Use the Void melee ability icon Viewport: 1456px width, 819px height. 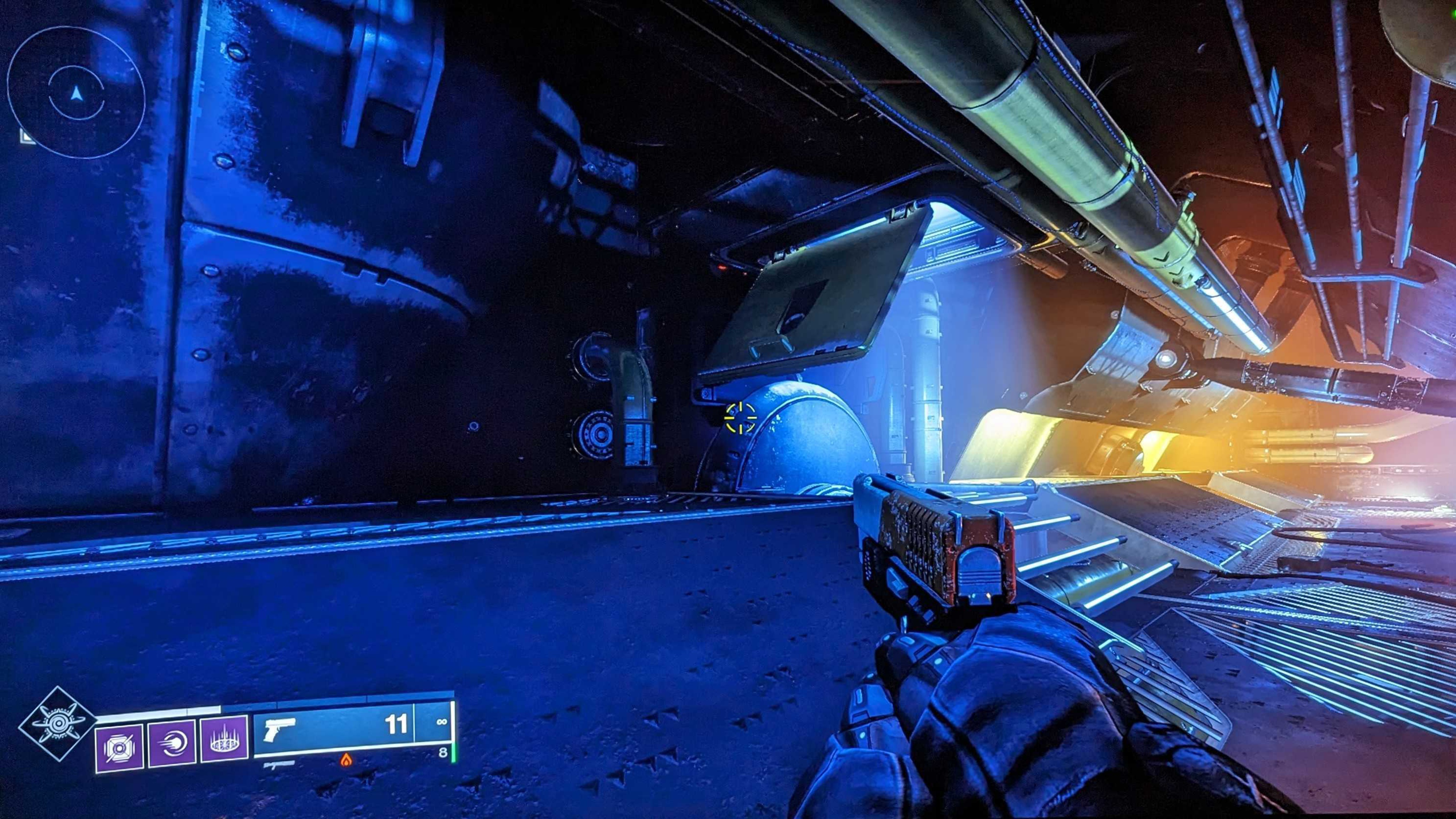172,742
